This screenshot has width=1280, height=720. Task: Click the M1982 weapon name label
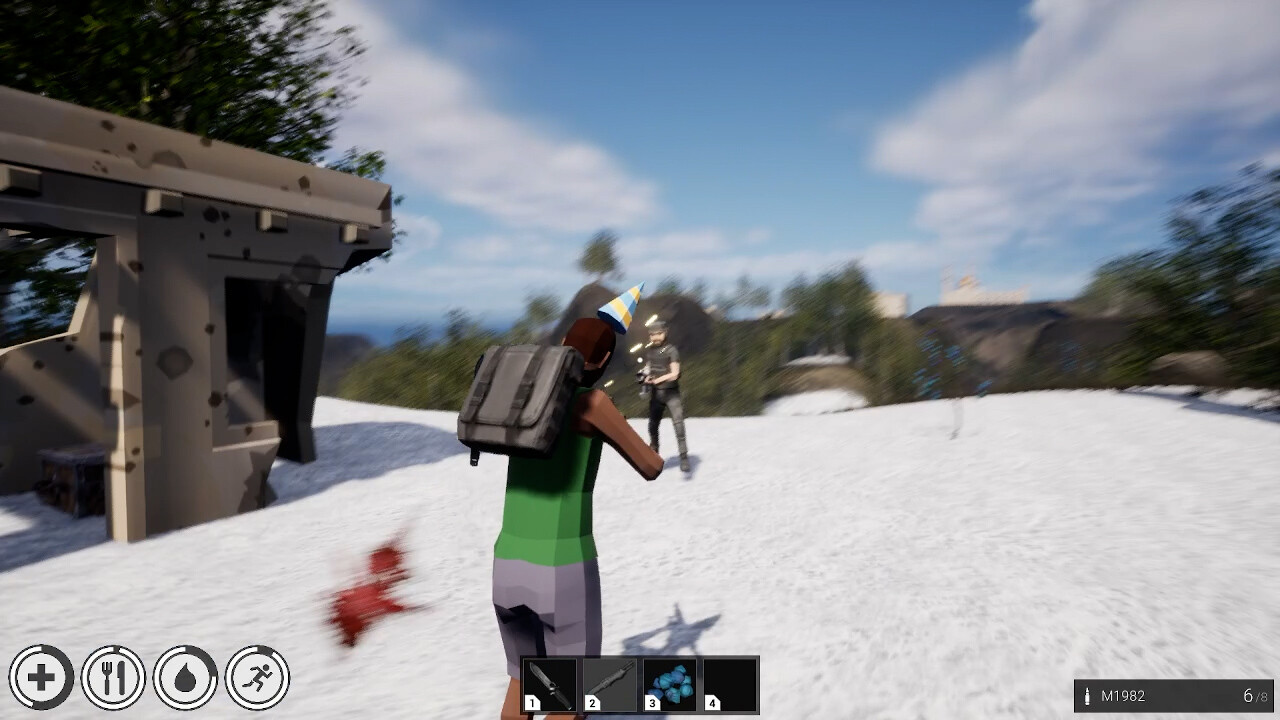point(1125,694)
